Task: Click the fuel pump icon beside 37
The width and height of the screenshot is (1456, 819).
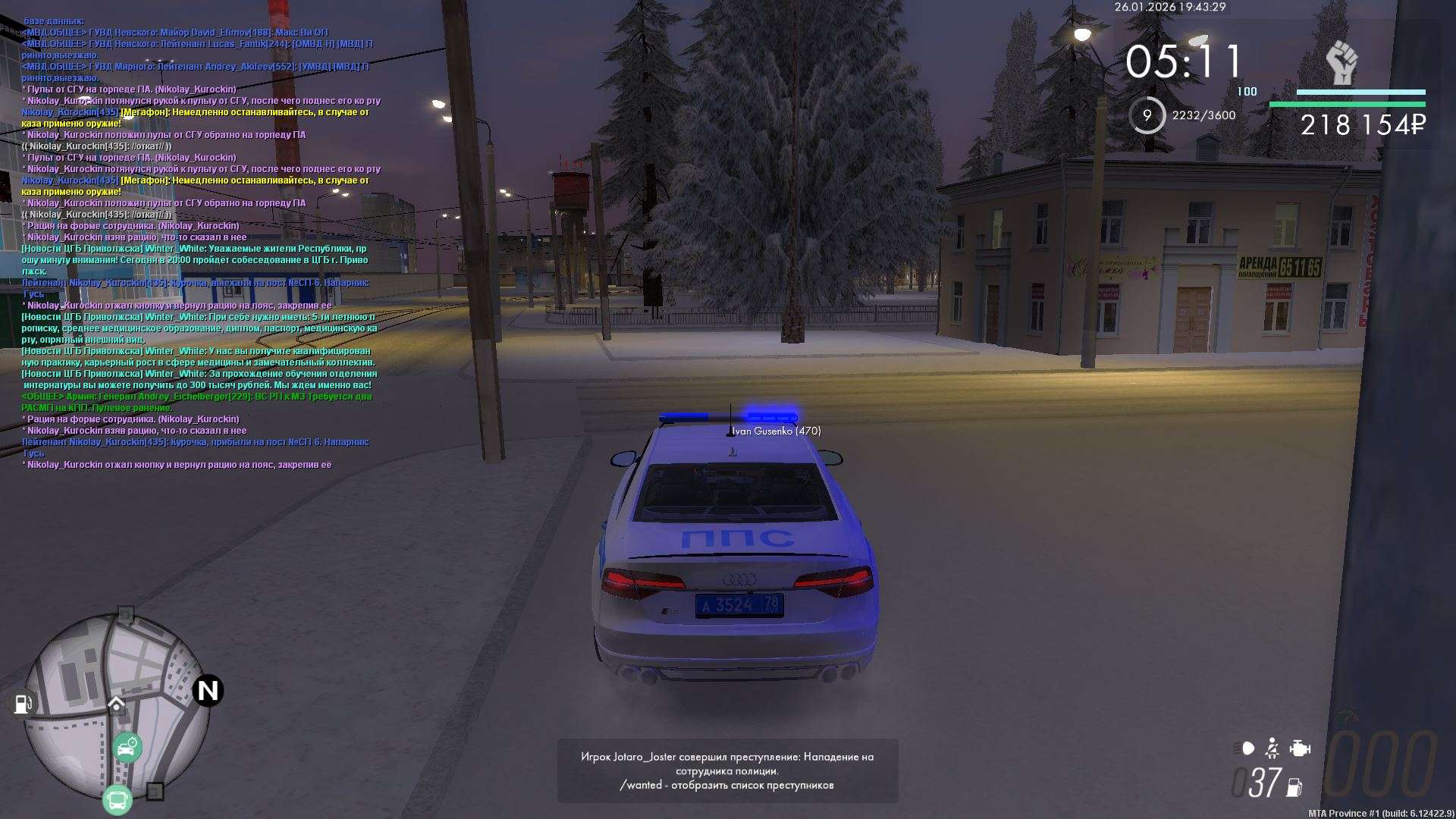Action: [x=1295, y=787]
